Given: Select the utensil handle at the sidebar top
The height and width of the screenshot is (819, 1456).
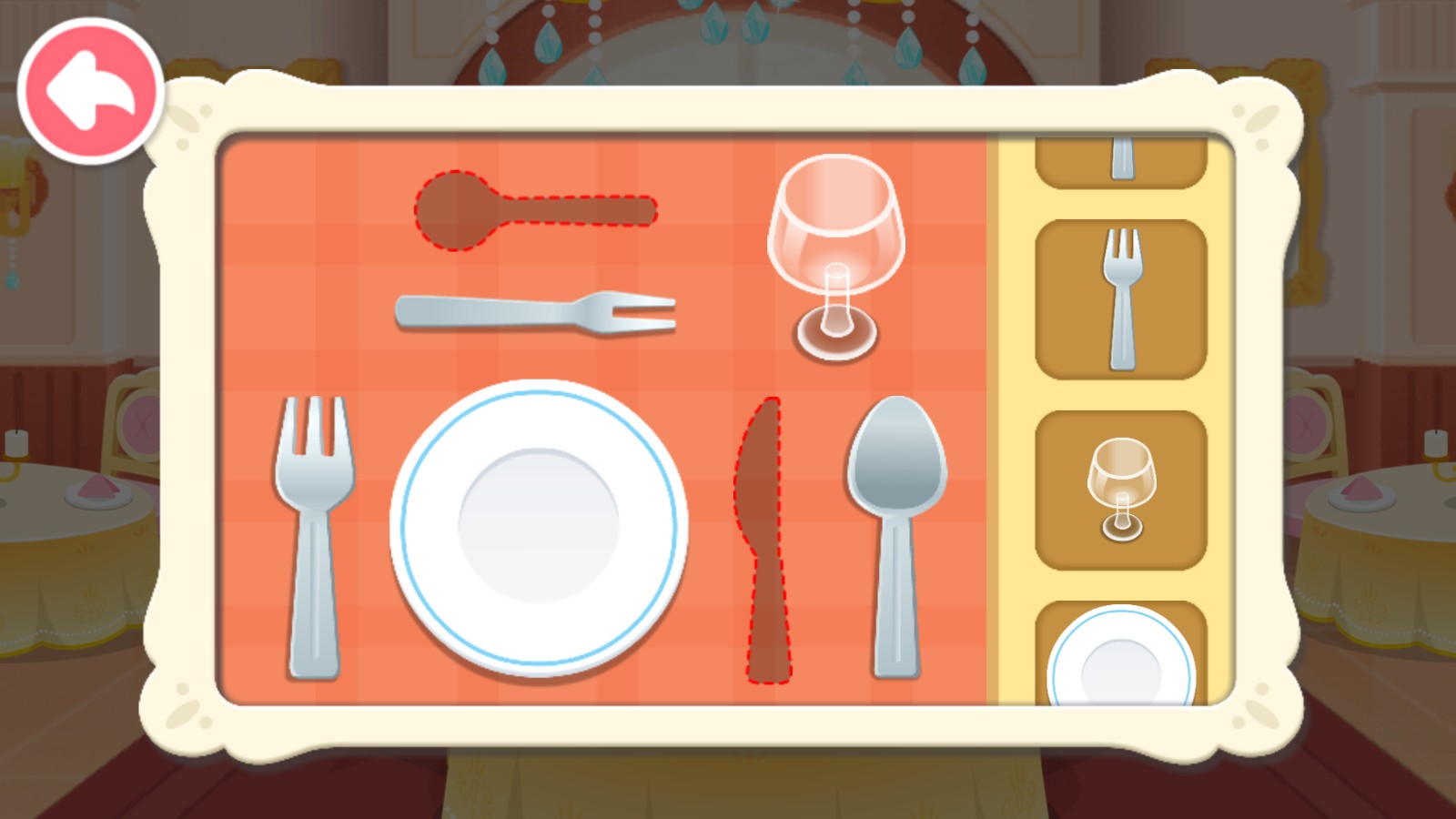Looking at the screenshot, I should [x=1121, y=159].
